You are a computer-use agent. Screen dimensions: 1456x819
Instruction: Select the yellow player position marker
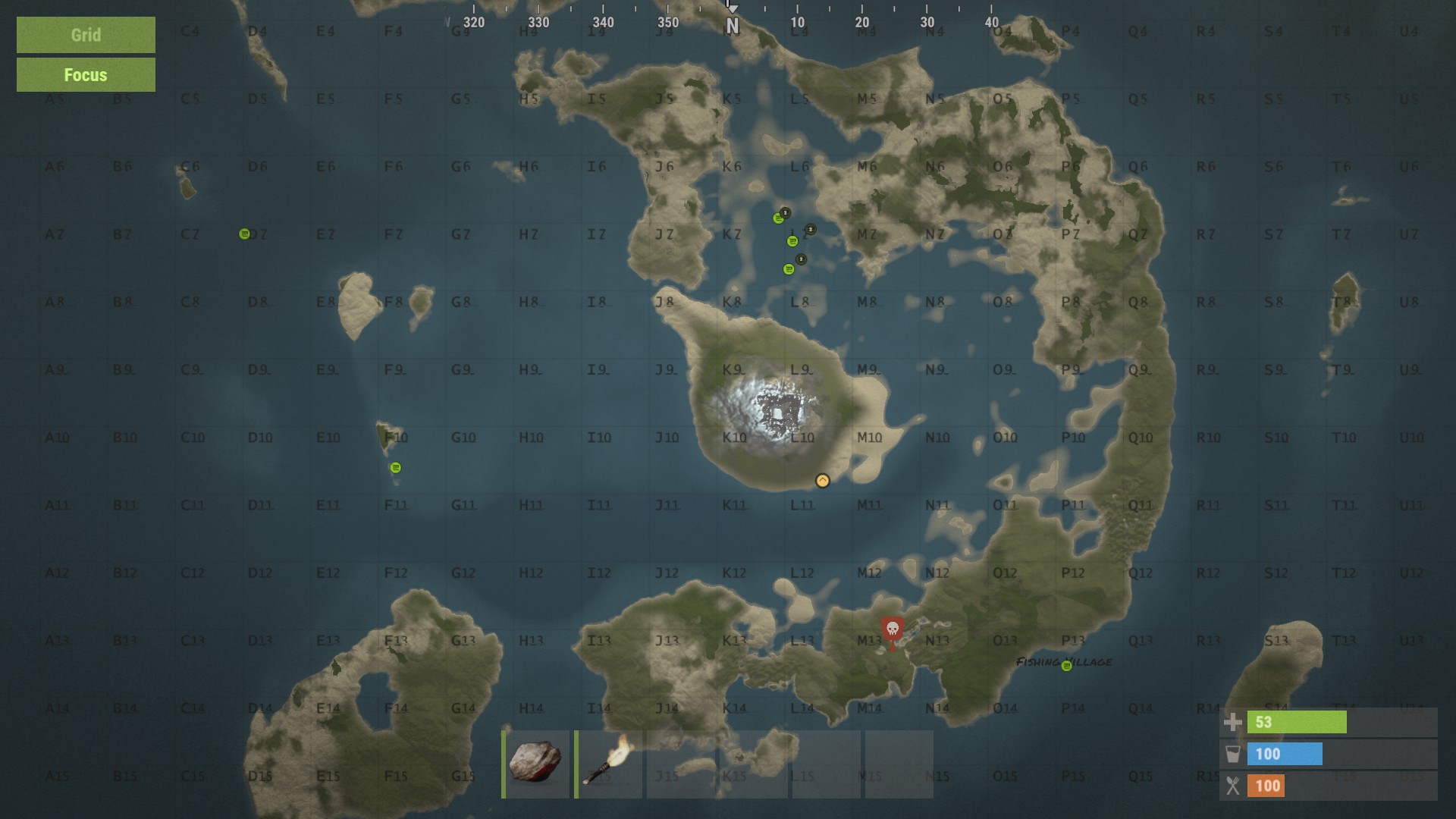pos(823,481)
